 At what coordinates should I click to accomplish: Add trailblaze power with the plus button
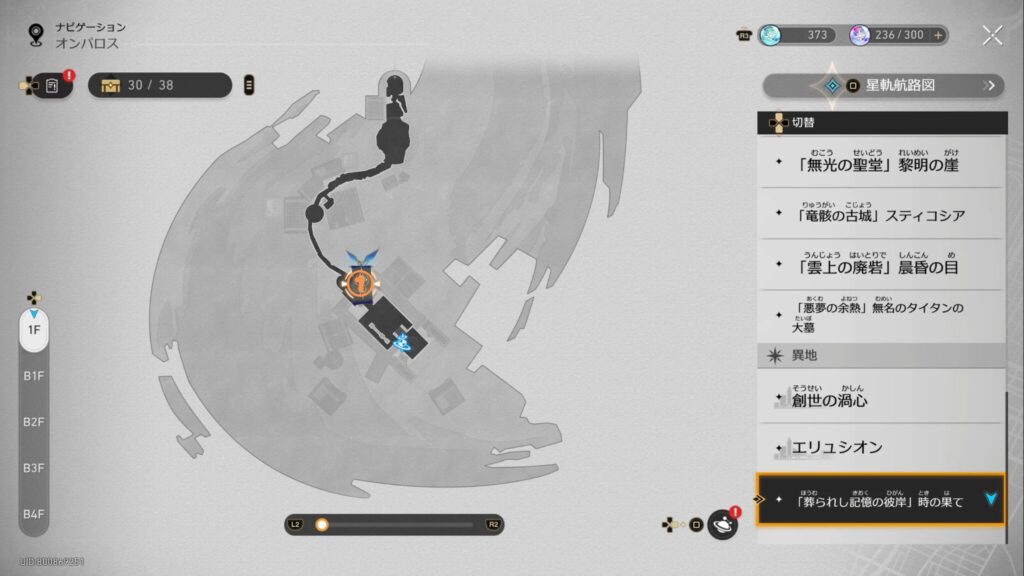938,35
